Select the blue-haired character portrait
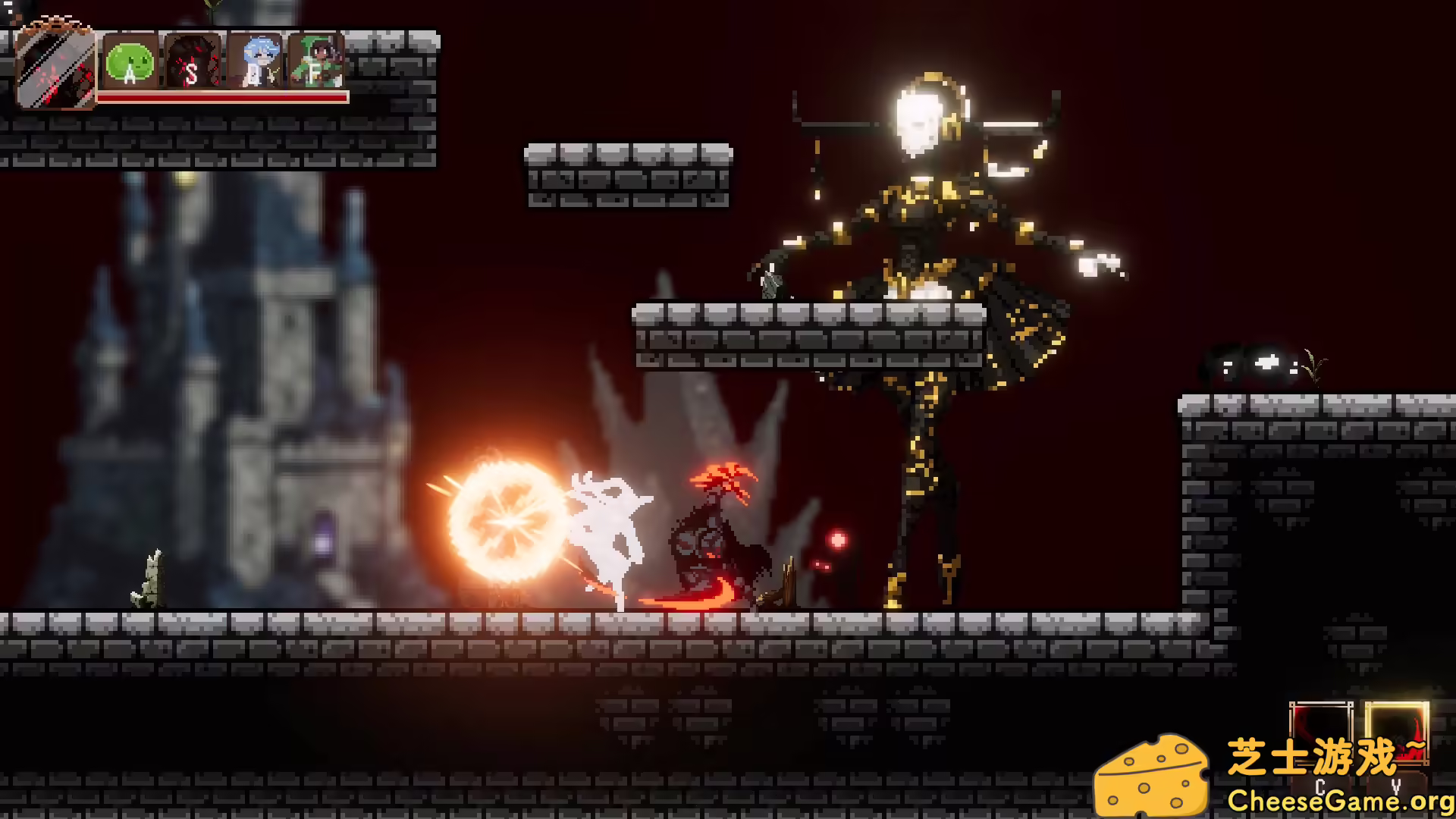Viewport: 1456px width, 819px height. click(x=256, y=62)
